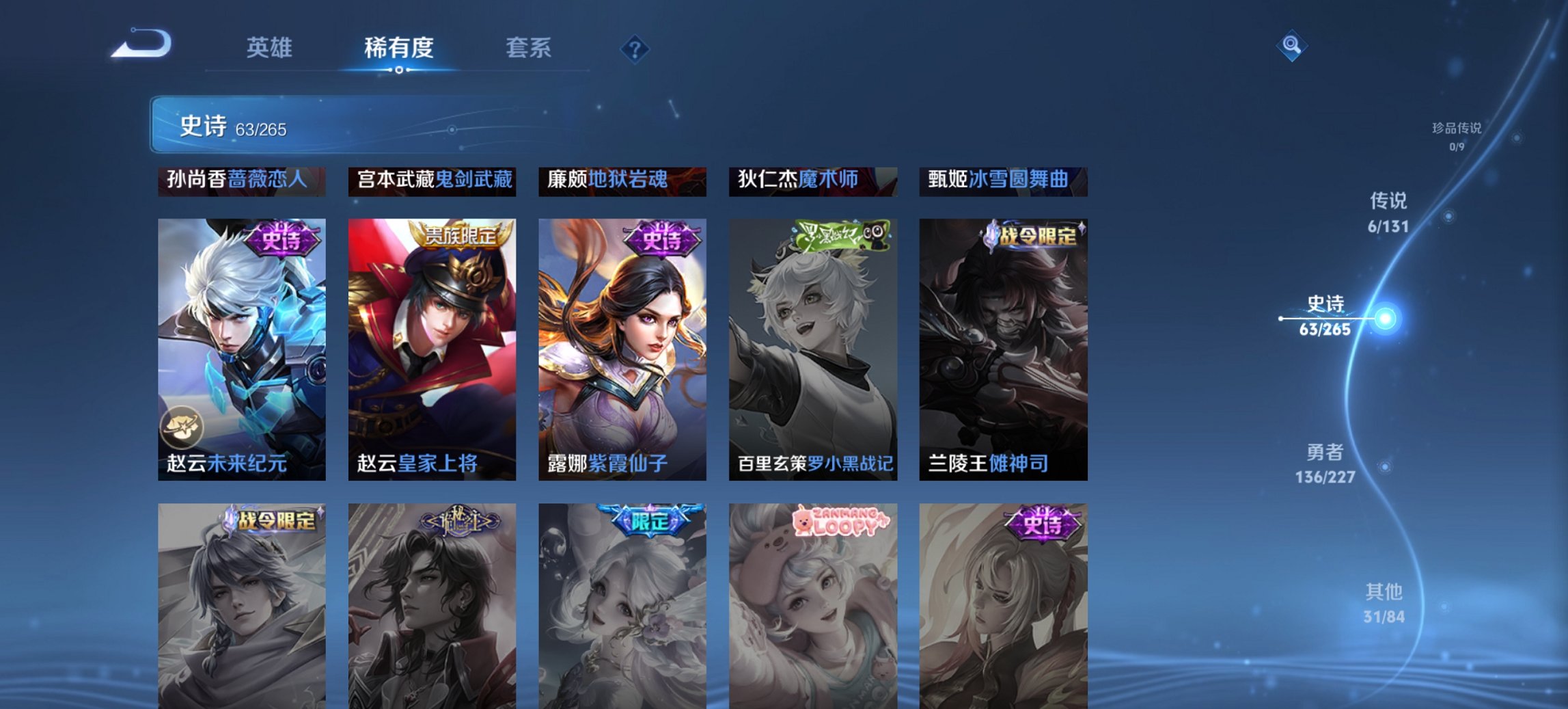Viewport: 1568px width, 709px height.
Task: Open the help question mark icon
Action: coord(635,49)
